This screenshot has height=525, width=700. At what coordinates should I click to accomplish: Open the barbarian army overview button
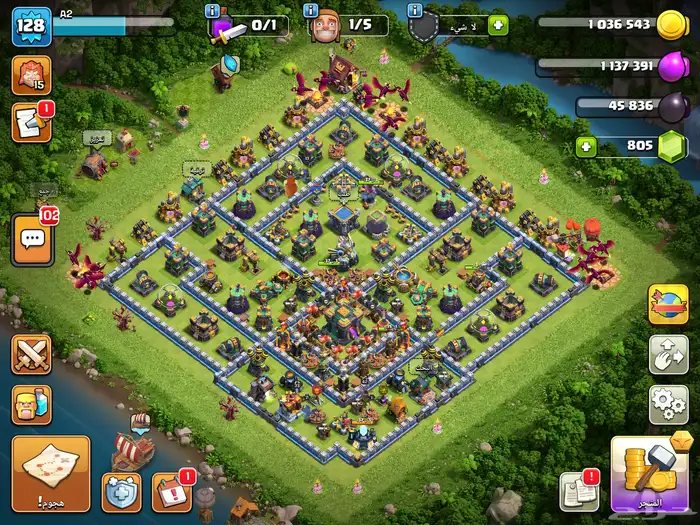coord(31,404)
